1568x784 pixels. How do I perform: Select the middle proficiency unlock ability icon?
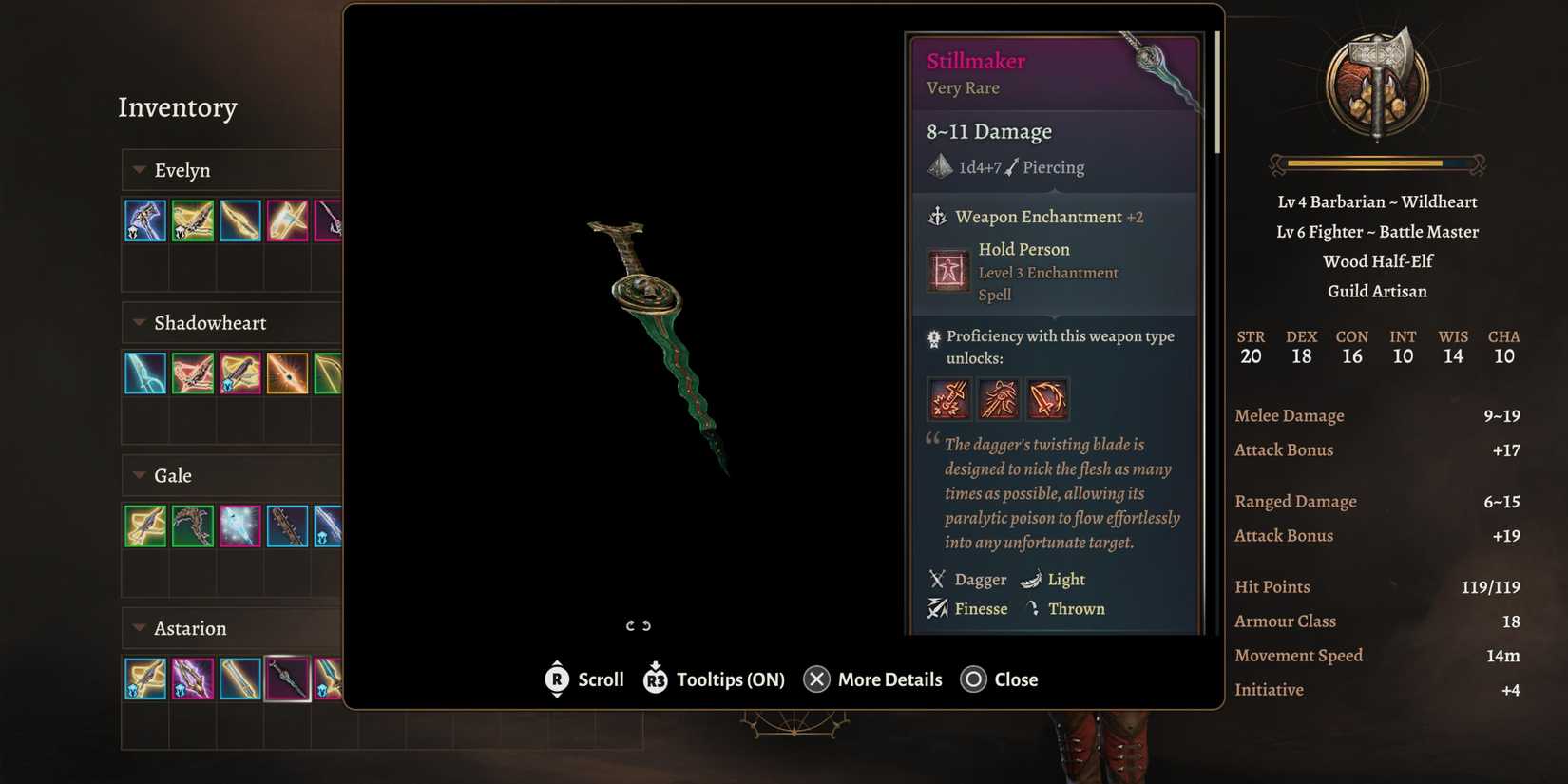pyautogui.click(x=998, y=398)
